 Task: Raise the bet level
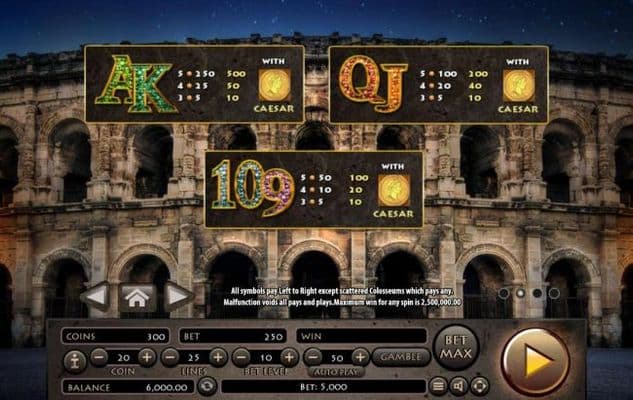coord(288,357)
